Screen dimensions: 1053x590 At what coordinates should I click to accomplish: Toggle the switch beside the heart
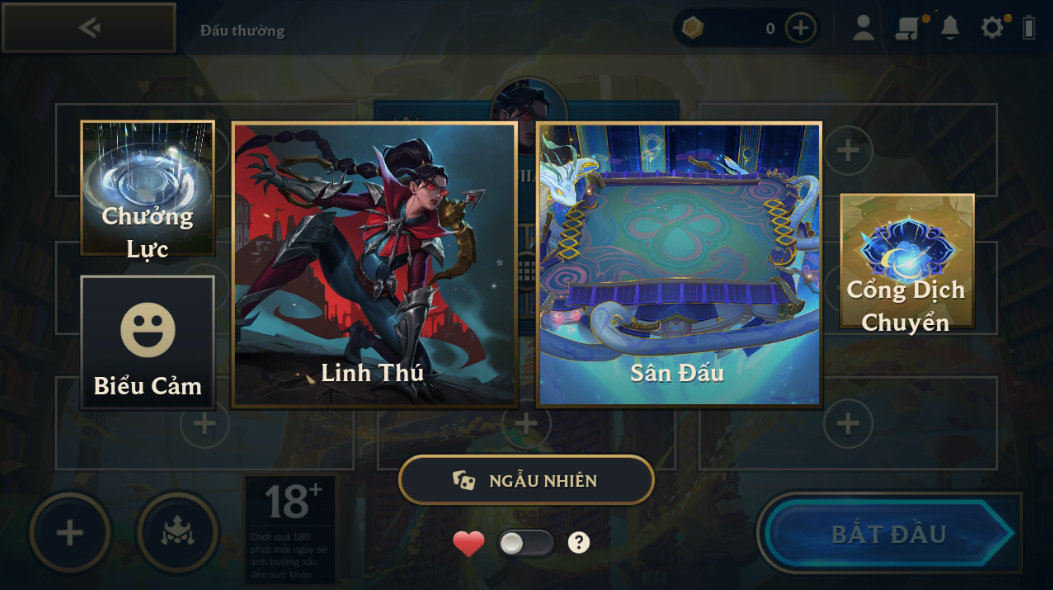(526, 543)
